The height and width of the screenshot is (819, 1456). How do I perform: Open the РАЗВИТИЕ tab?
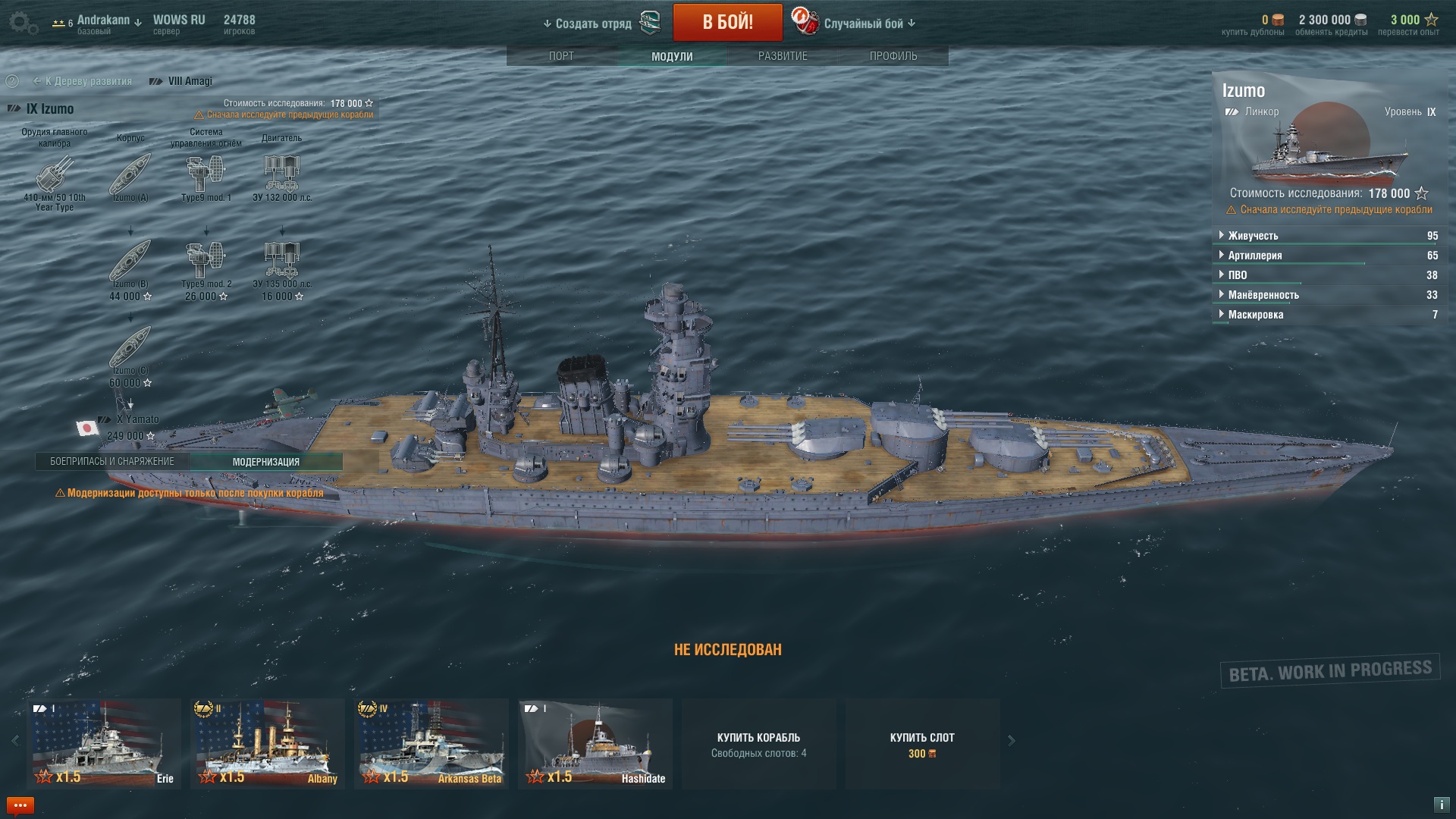783,56
